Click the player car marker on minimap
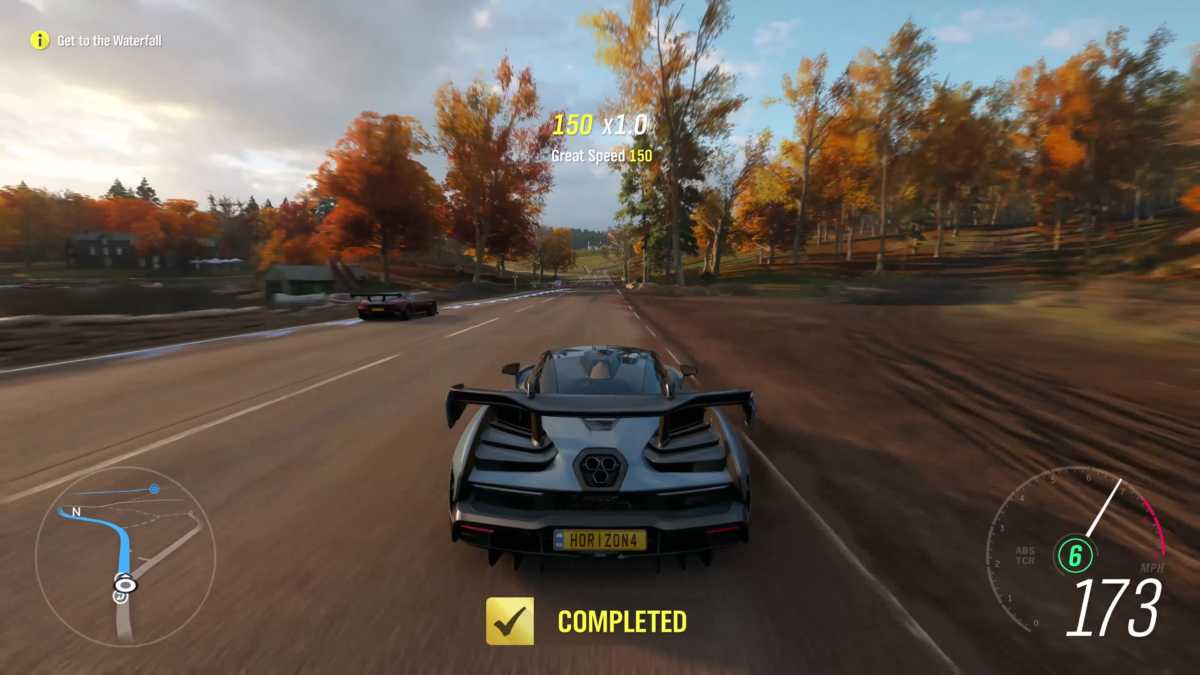The image size is (1200, 675). (125, 584)
